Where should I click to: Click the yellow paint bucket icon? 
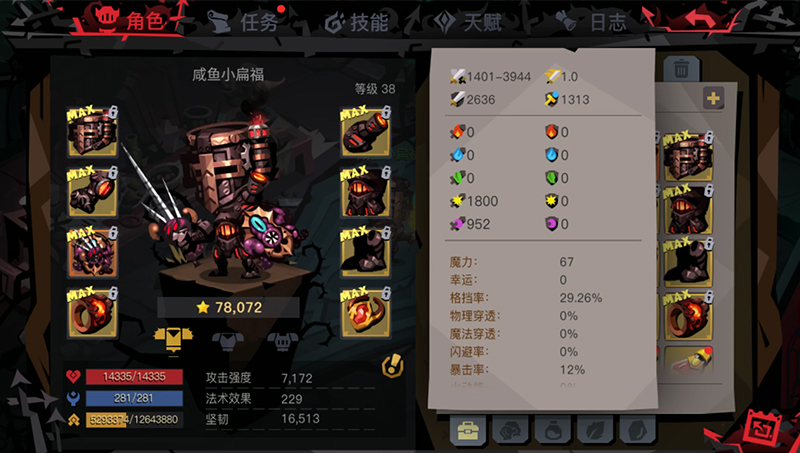click(x=393, y=367)
